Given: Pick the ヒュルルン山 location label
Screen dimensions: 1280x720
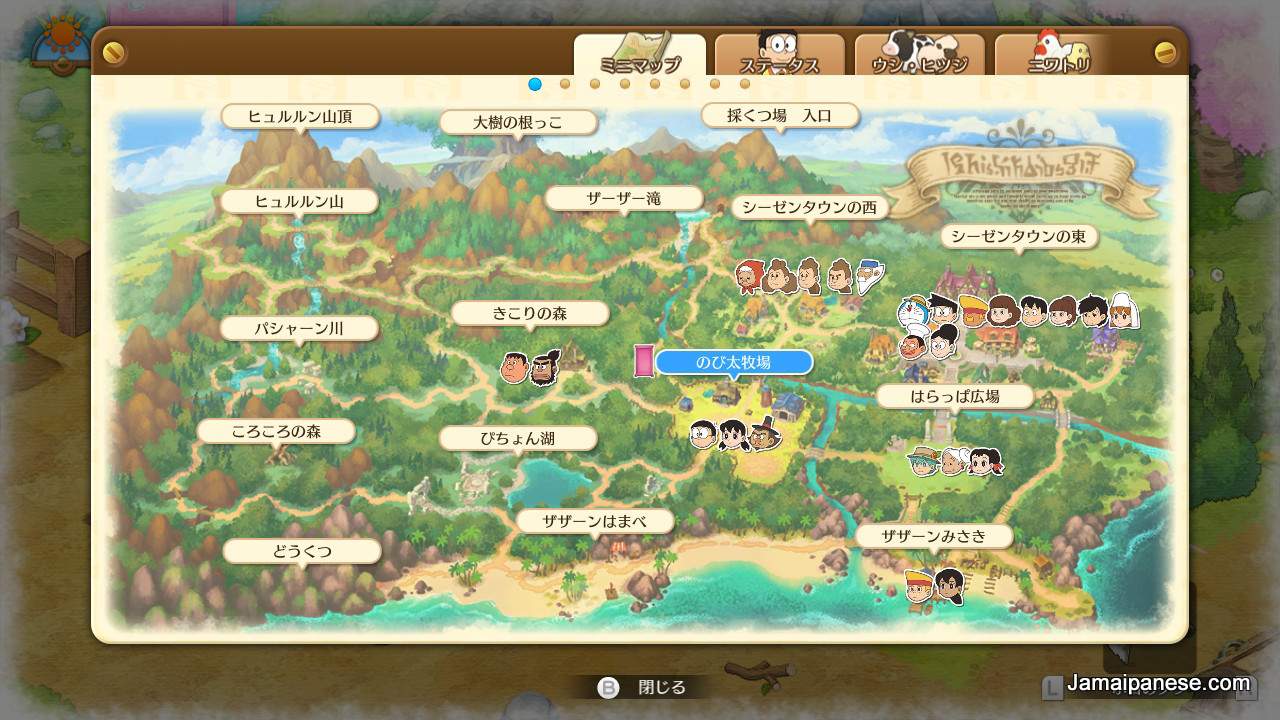Looking at the screenshot, I should [x=299, y=201].
